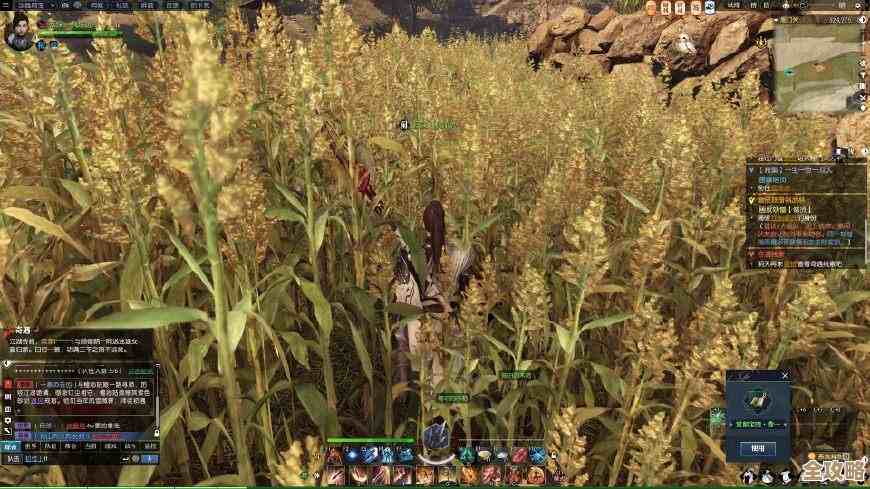
Task: Click the 使用 button in the item popup
Action: [x=757, y=449]
